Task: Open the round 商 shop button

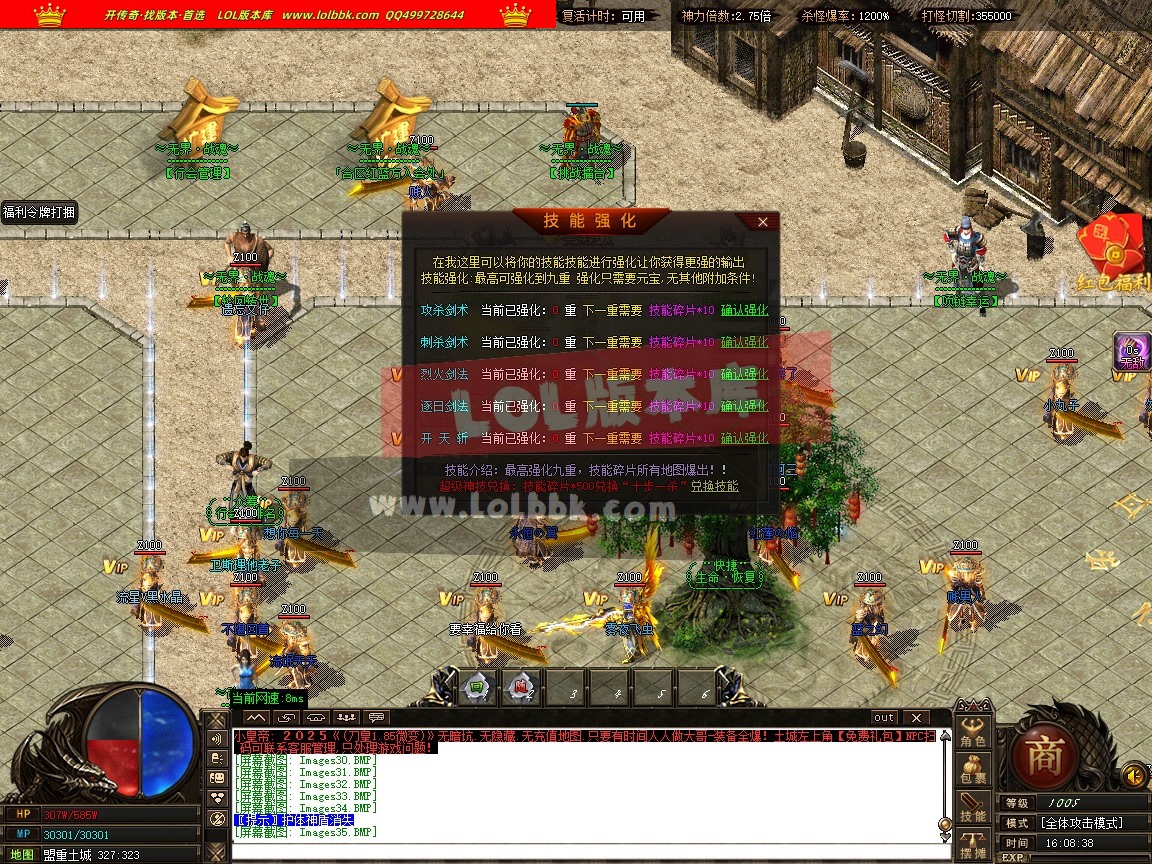Action: pos(1044,751)
